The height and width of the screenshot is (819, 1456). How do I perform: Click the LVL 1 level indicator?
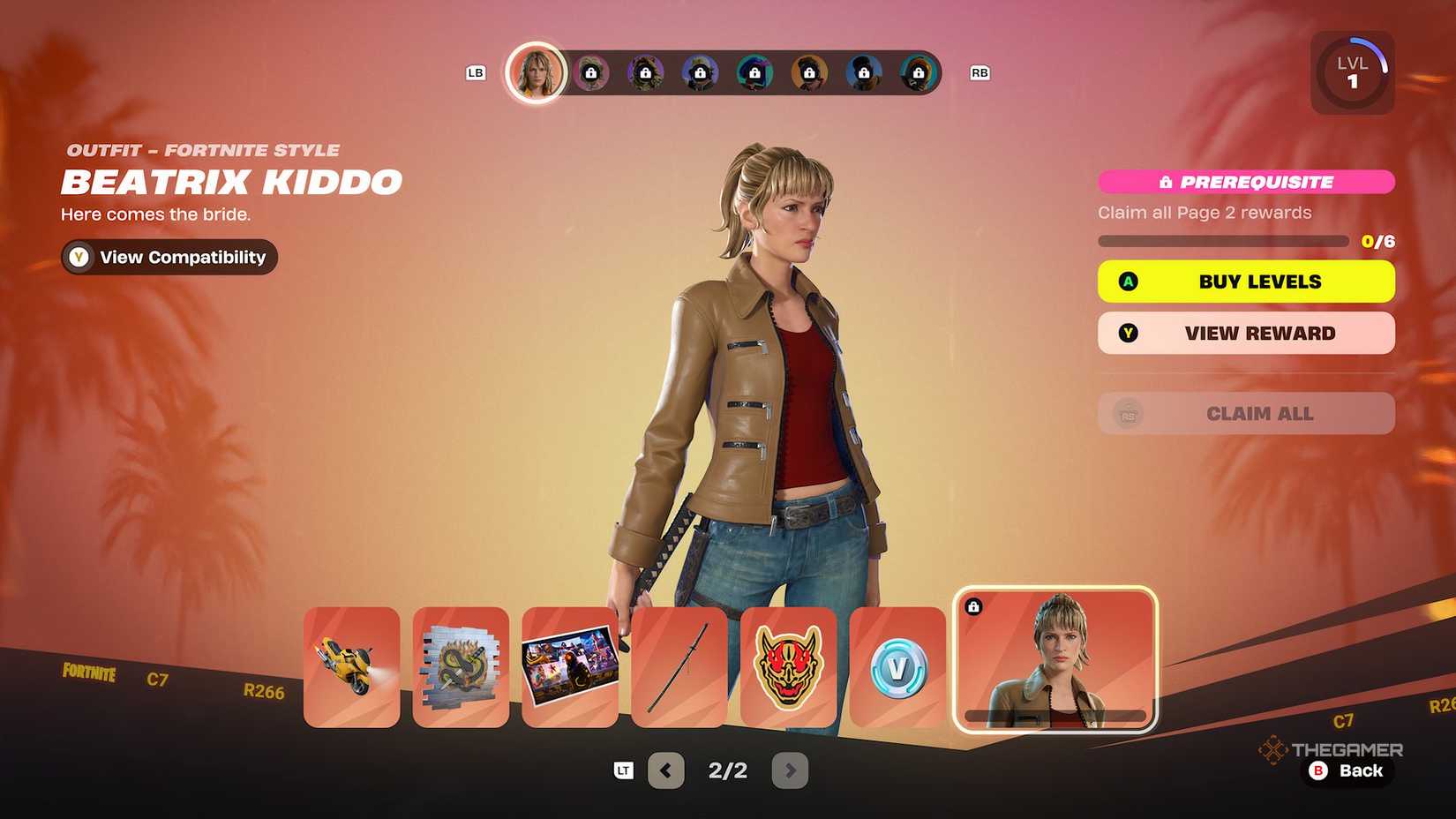1352,71
